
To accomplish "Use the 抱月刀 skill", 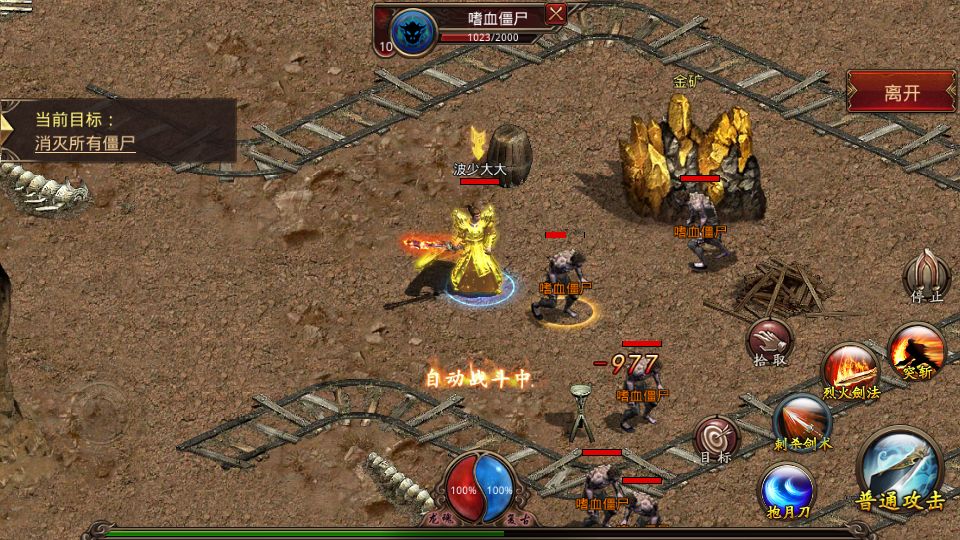I will pyautogui.click(x=787, y=492).
